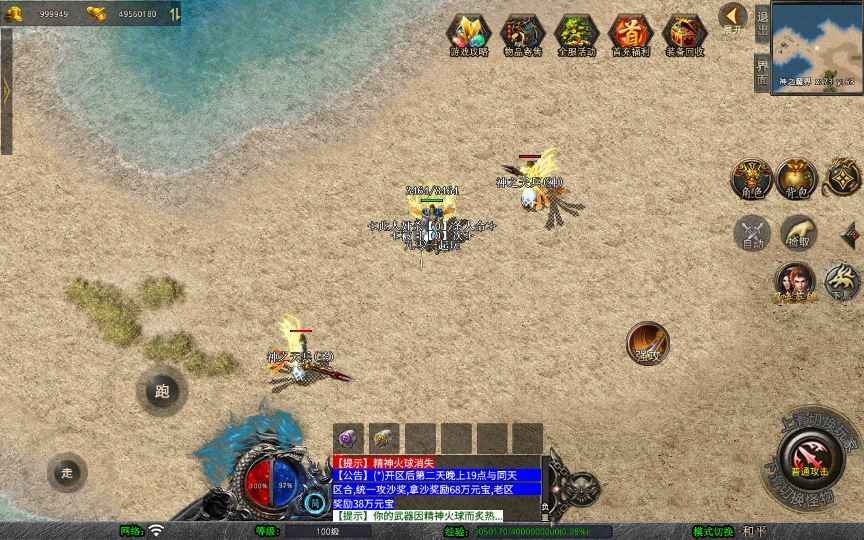
Task: Toggle 自动 auto-combat with crossed swords
Action: click(751, 232)
